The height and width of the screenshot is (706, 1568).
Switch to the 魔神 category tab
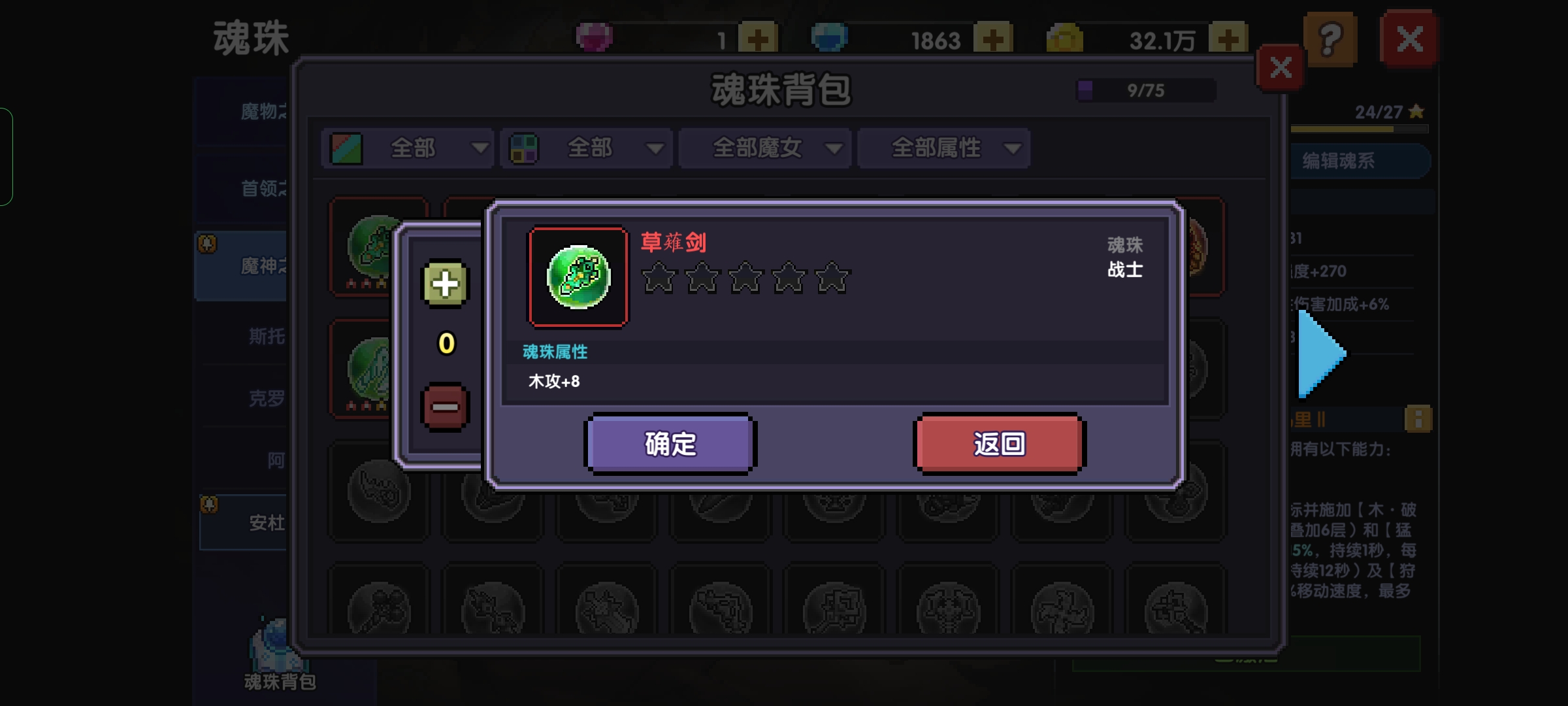click(x=261, y=266)
